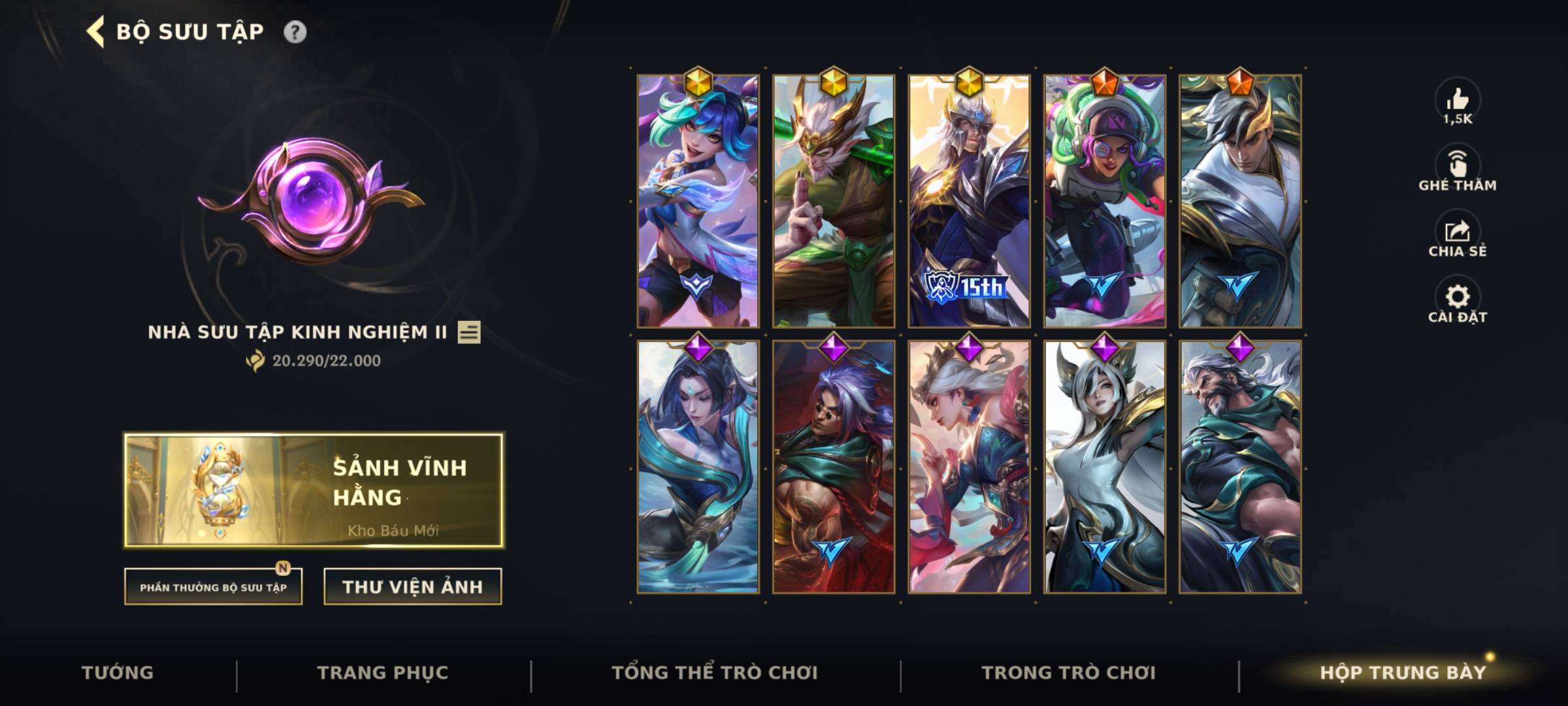Open the TƯỚNG tab

118,671
